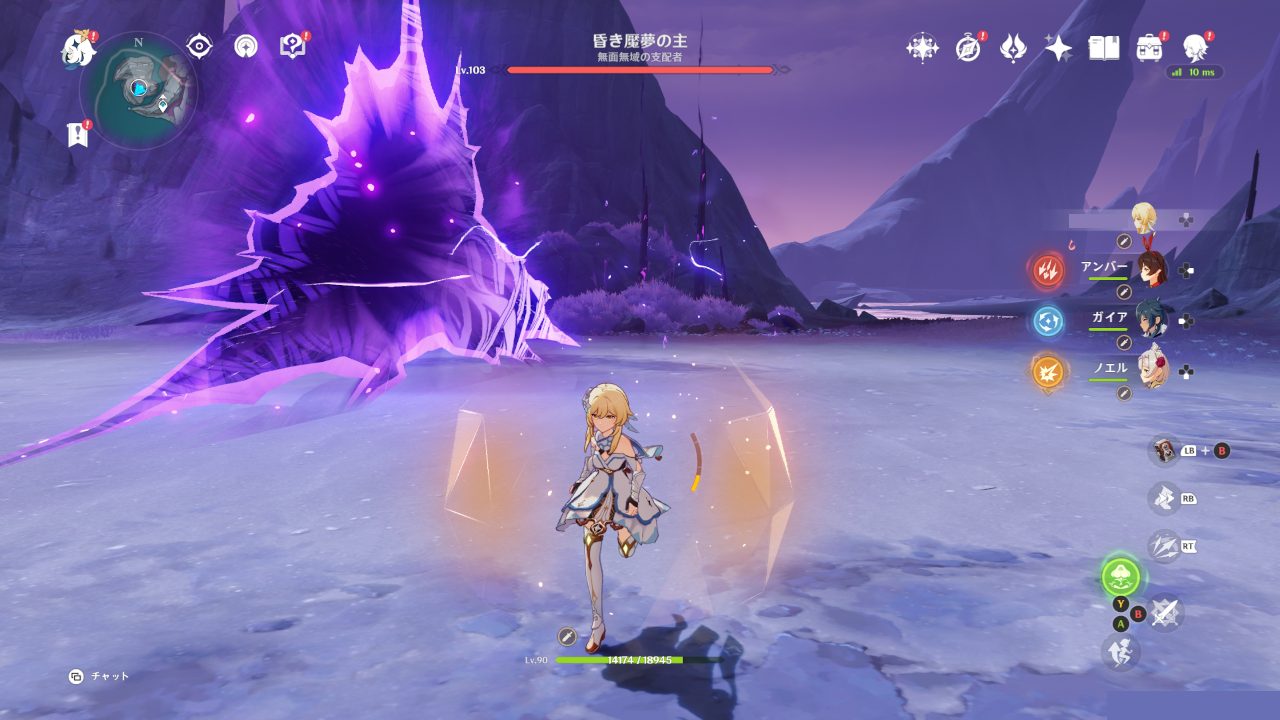The width and height of the screenshot is (1280, 720).
Task: Open the arch-shaped domain icon
Action: [x=246, y=46]
